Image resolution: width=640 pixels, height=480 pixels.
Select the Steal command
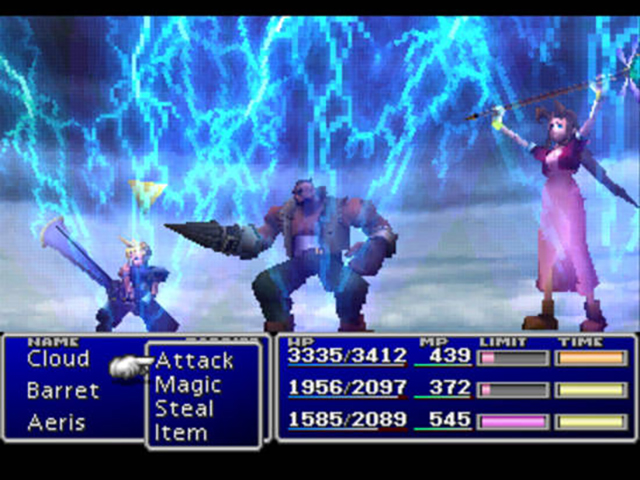pos(184,408)
